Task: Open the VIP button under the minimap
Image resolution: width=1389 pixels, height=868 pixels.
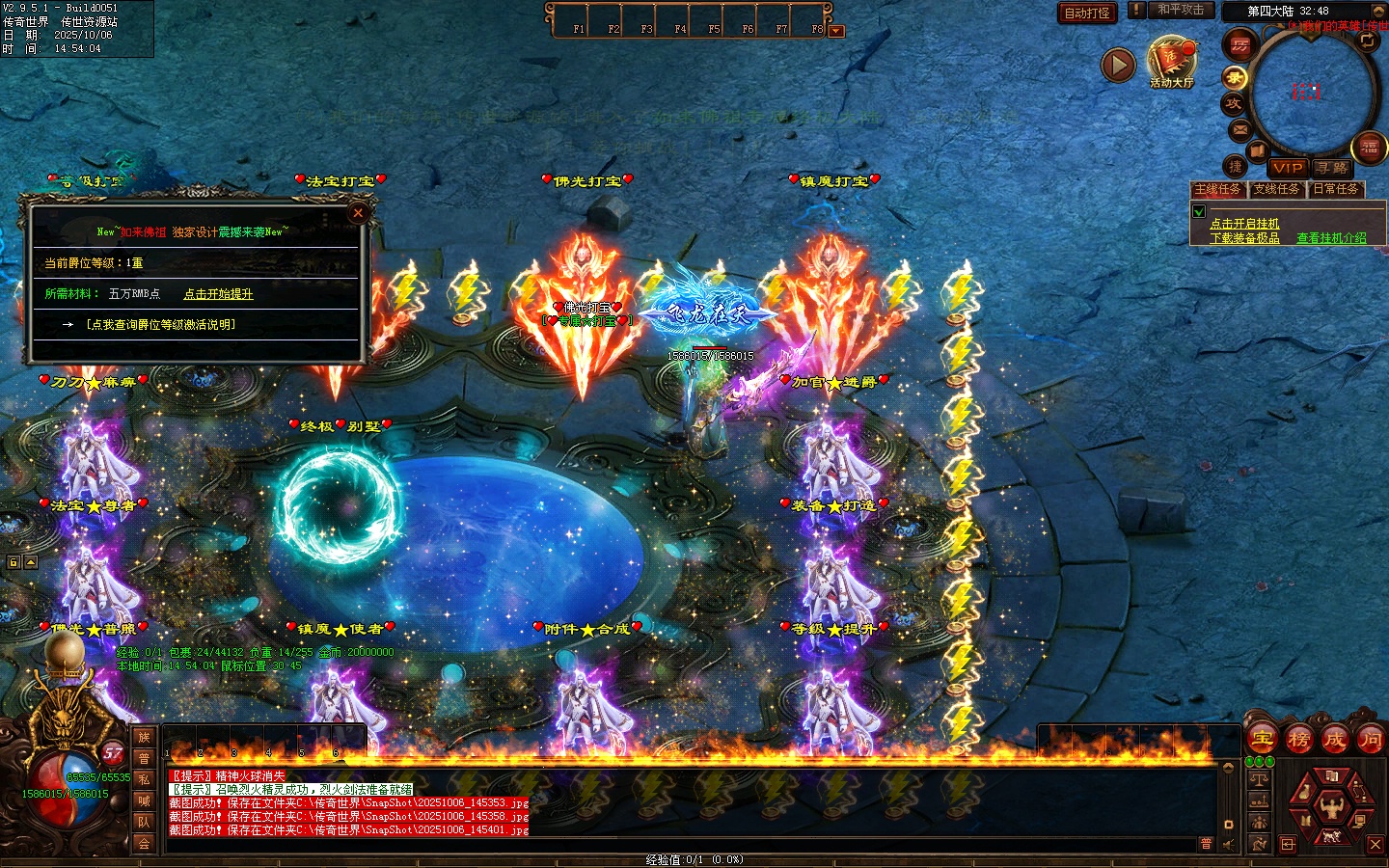Action: pyautogui.click(x=1287, y=168)
